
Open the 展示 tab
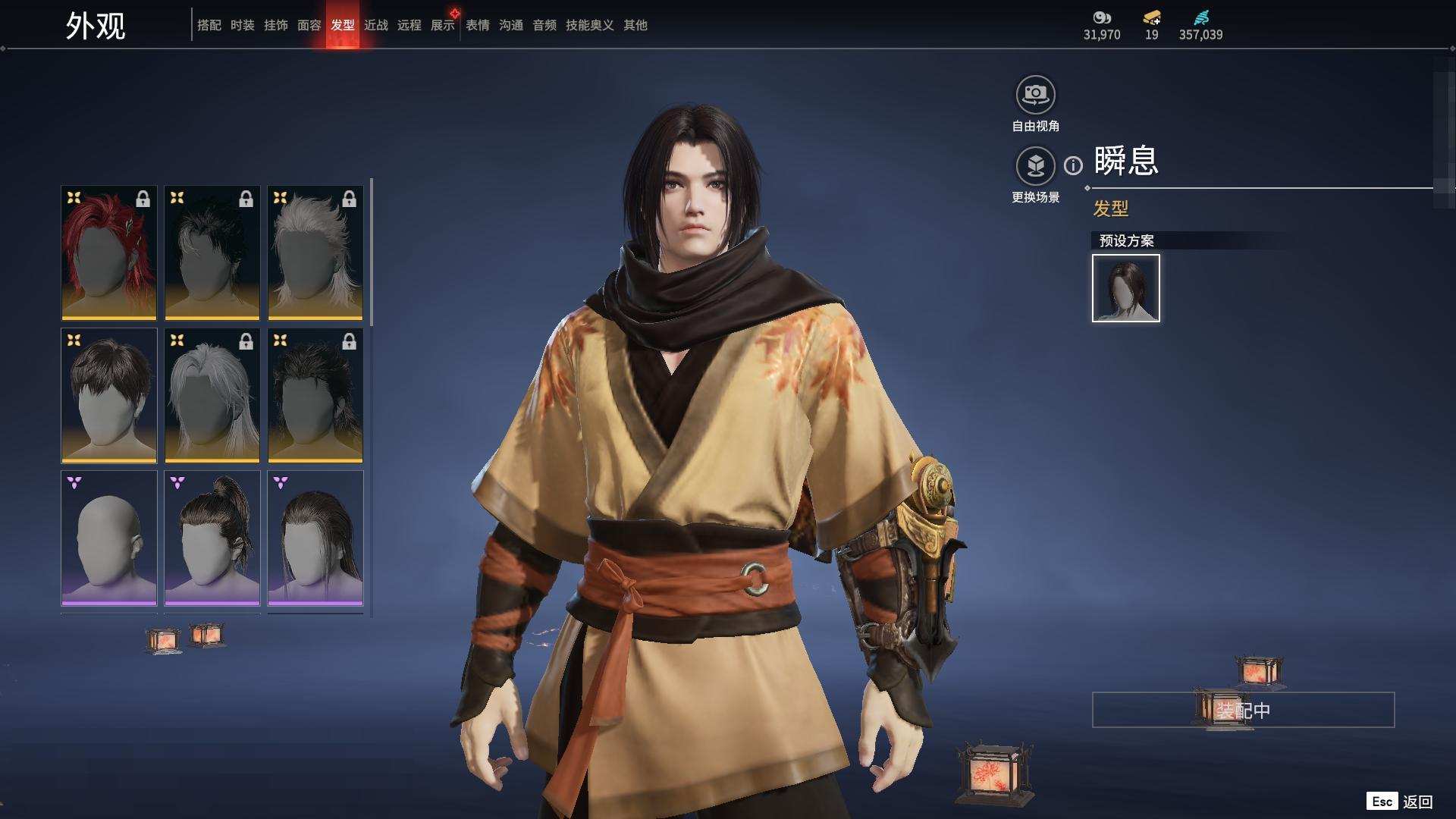(443, 25)
